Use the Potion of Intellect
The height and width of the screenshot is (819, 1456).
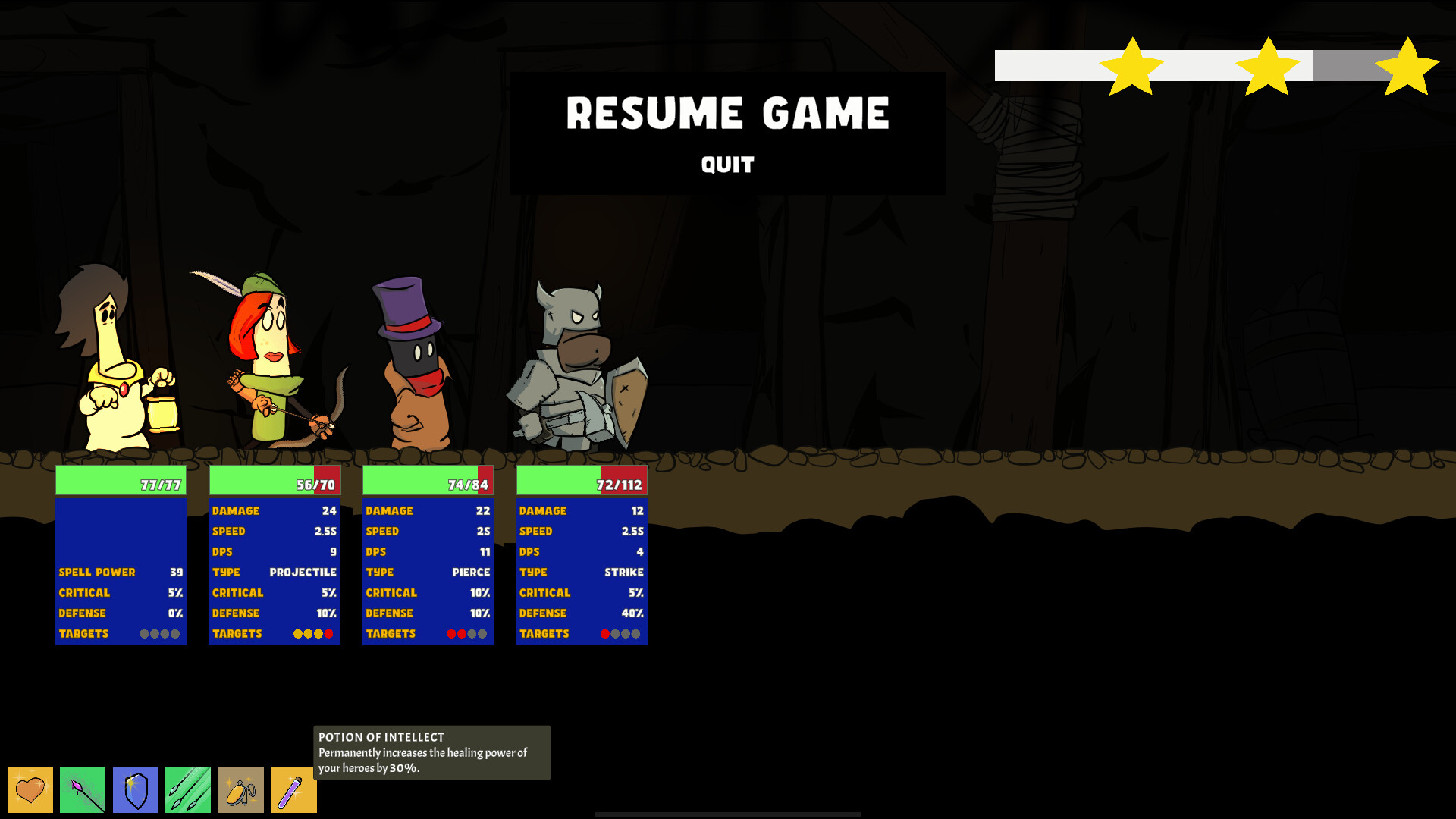(293, 789)
